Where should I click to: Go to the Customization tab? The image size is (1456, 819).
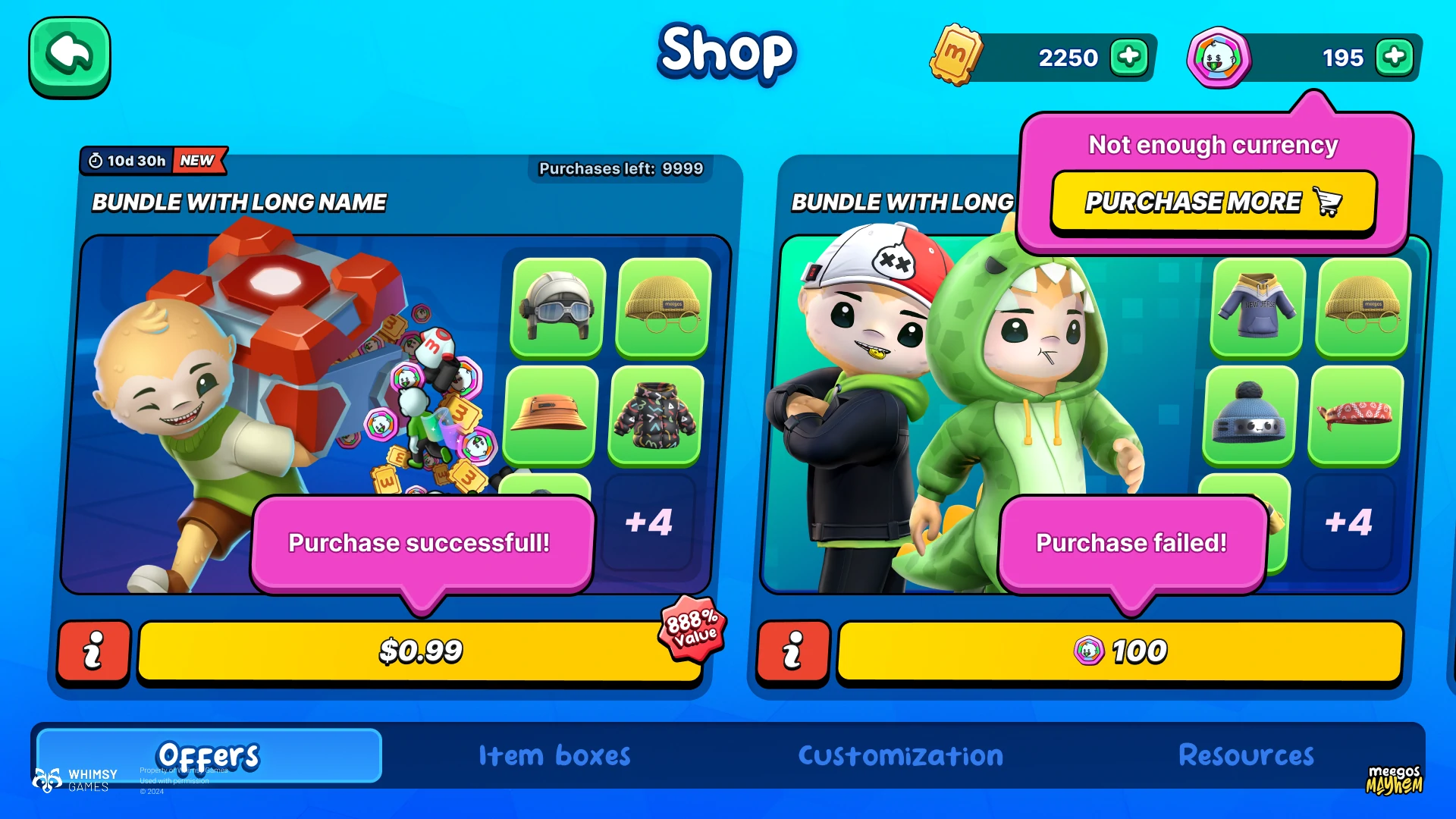point(900,755)
